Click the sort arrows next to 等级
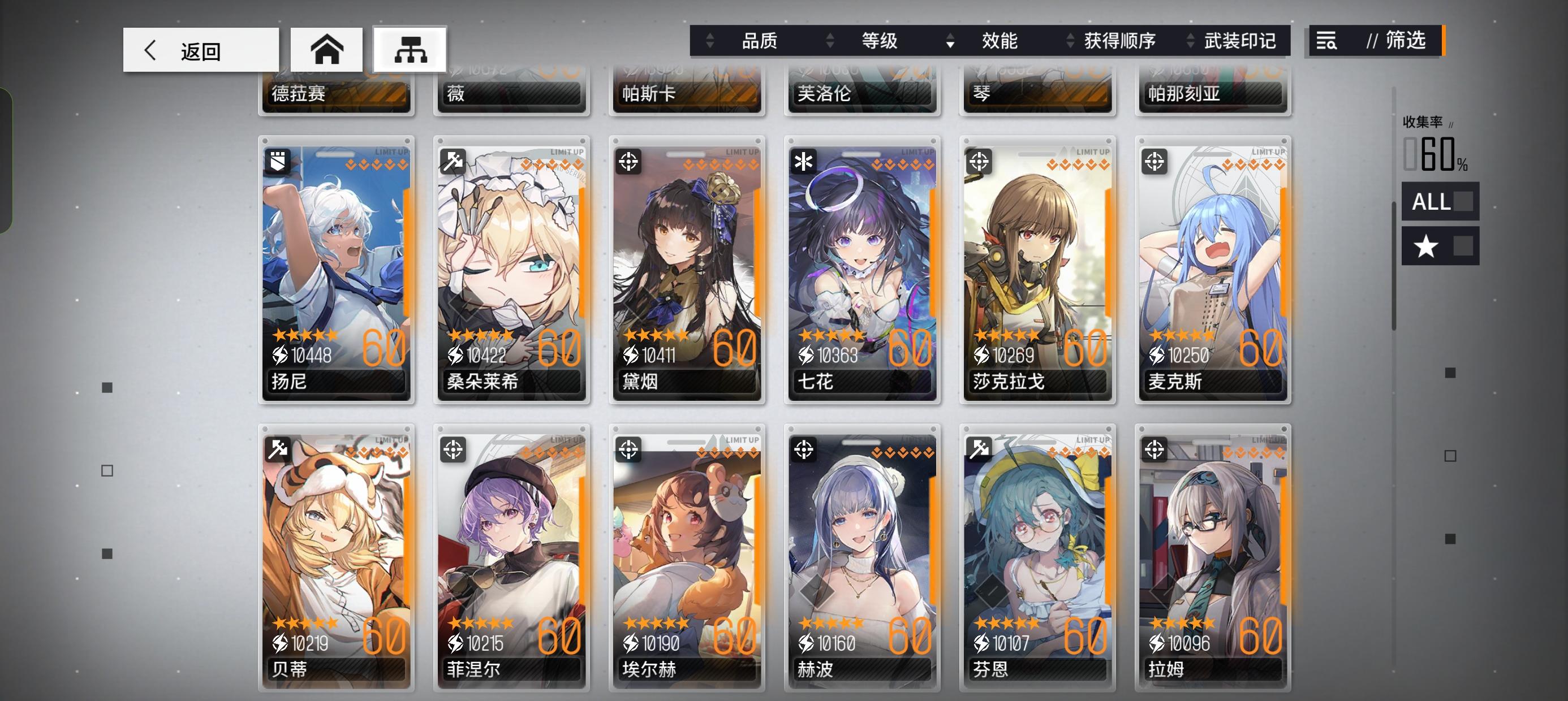The height and width of the screenshot is (701, 1568). 829,41
